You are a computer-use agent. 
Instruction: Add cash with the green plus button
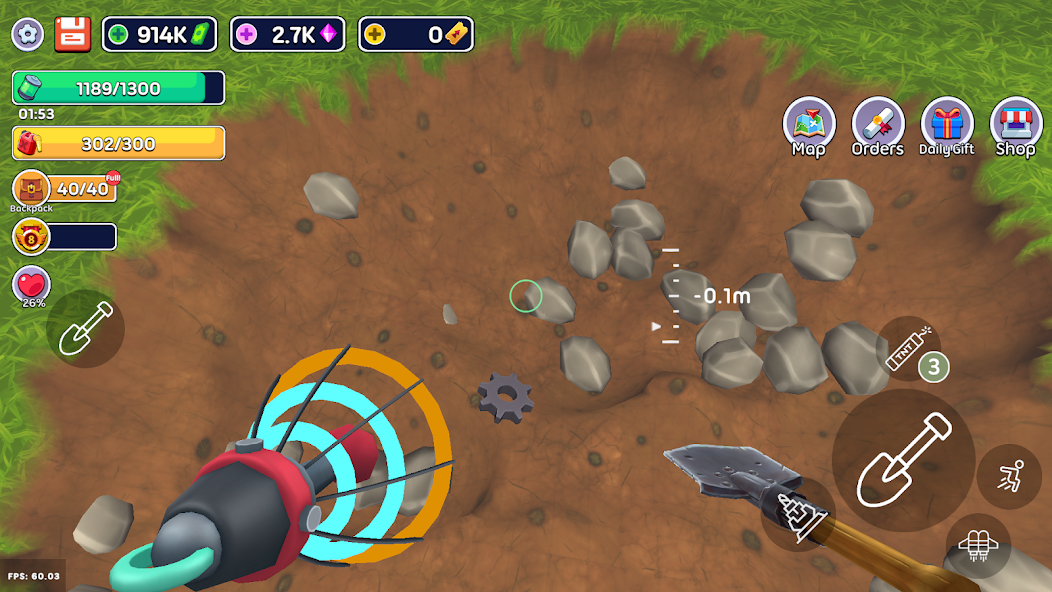pyautogui.click(x=118, y=35)
